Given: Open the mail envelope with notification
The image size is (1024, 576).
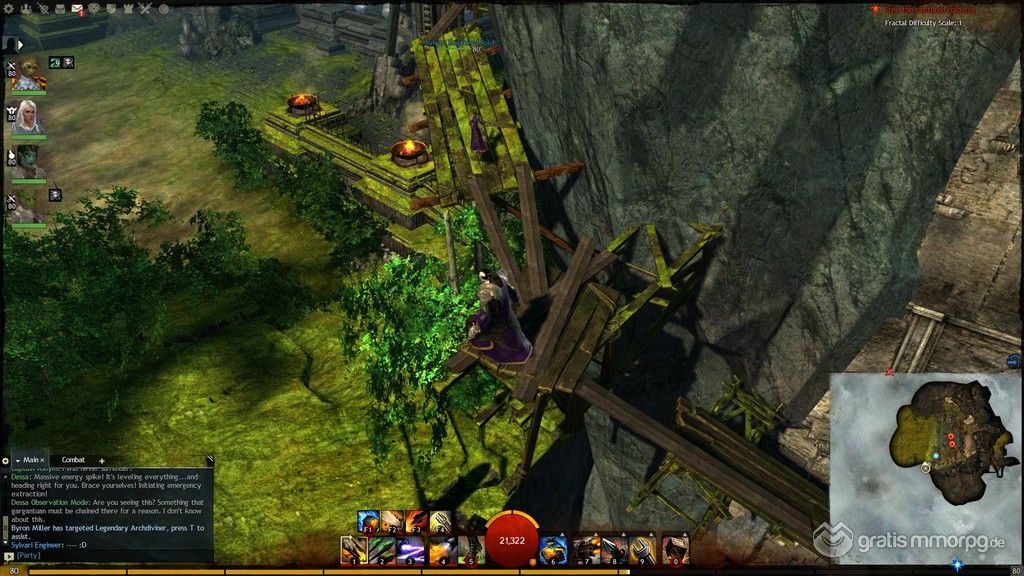Looking at the screenshot, I should coord(76,9).
